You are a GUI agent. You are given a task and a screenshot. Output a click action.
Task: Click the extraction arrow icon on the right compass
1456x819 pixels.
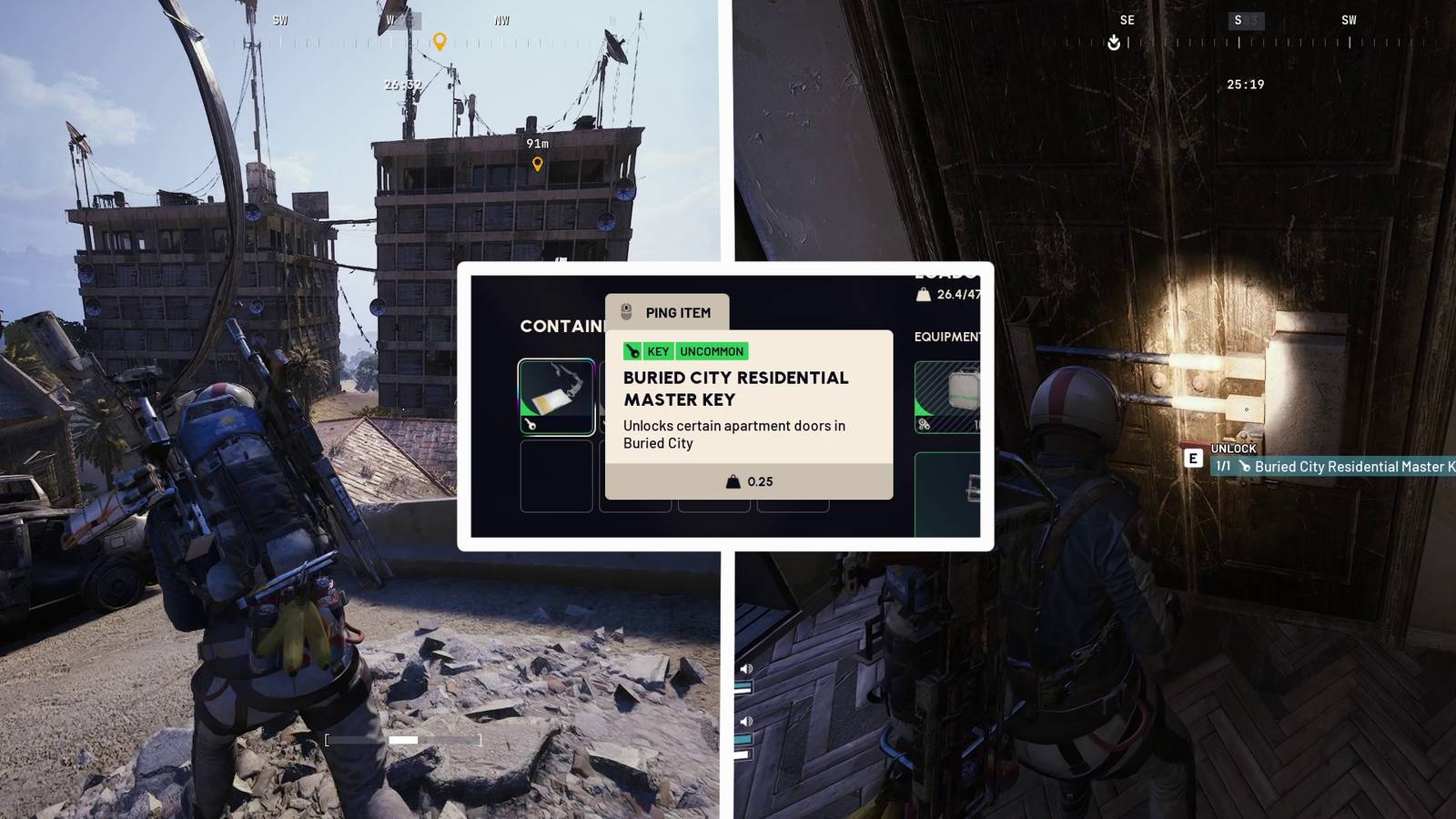[x=1114, y=41]
